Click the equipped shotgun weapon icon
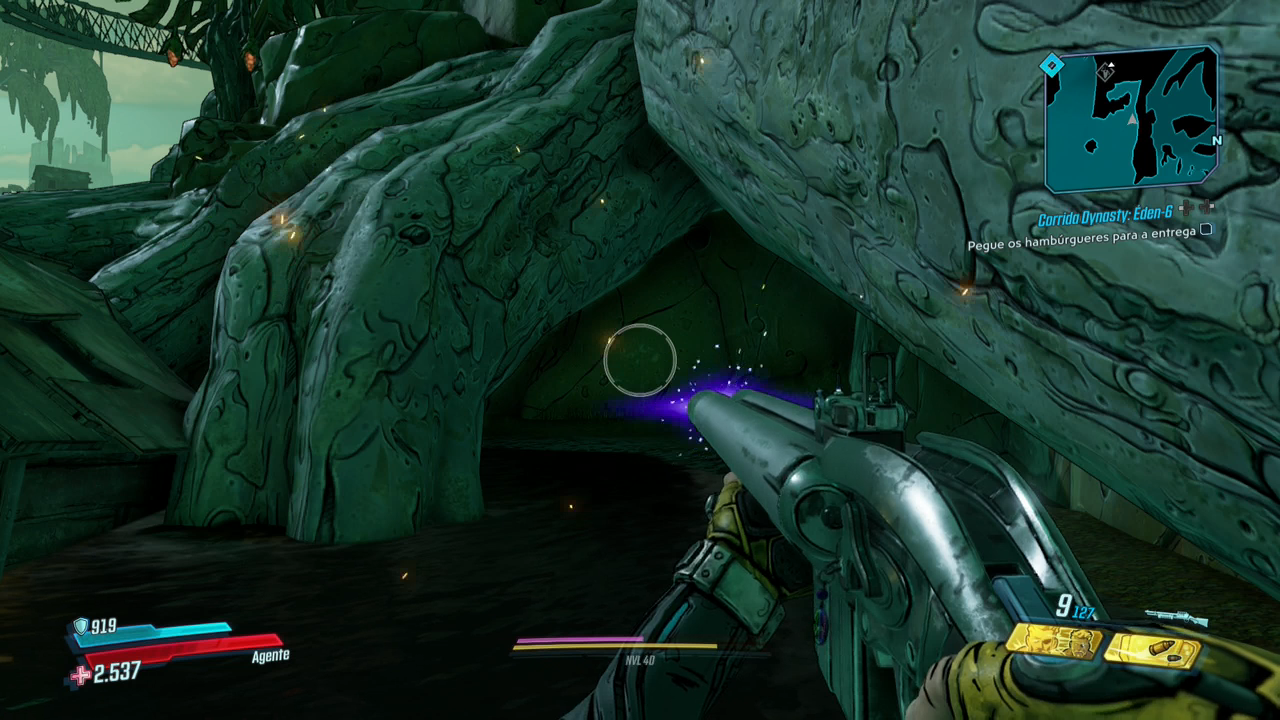Viewport: 1280px width, 720px height. pos(1175,617)
